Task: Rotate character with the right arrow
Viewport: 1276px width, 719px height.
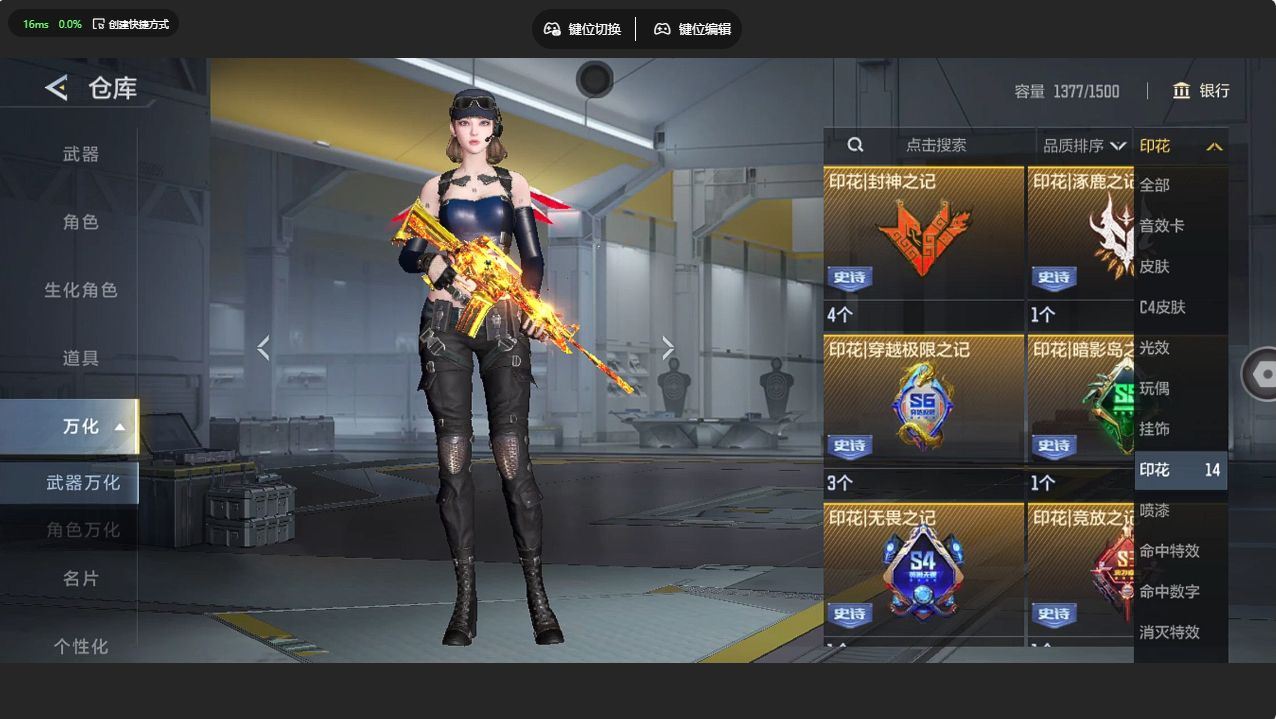Action: point(668,348)
